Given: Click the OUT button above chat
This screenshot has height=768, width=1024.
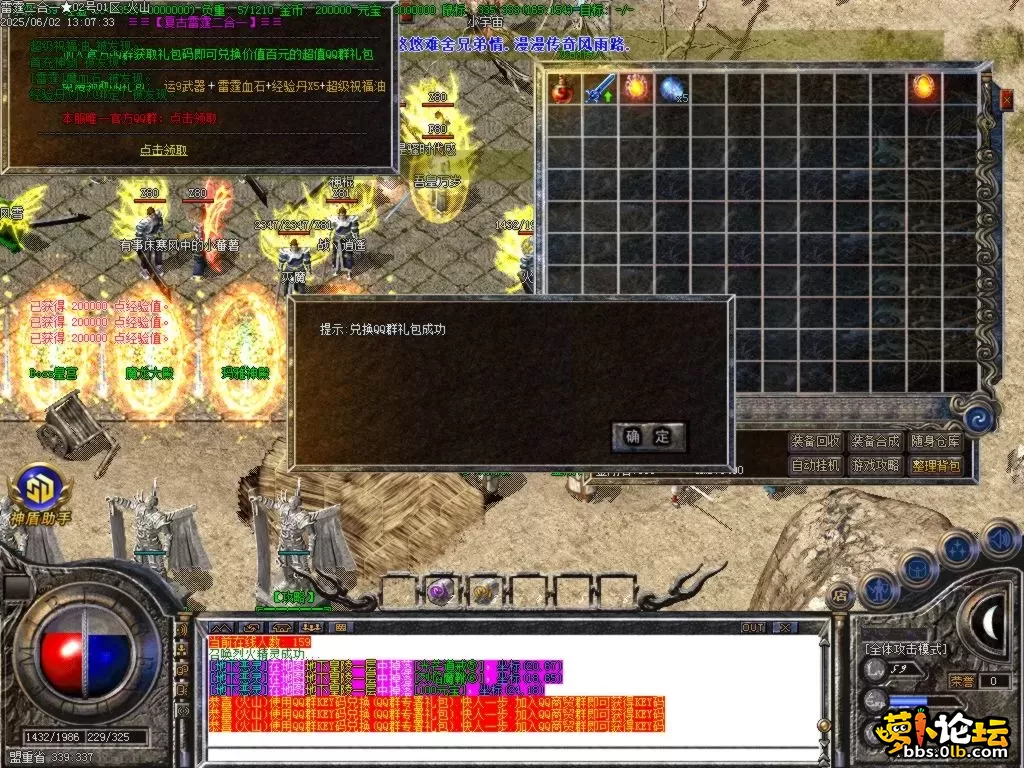Looking at the screenshot, I should point(753,627).
